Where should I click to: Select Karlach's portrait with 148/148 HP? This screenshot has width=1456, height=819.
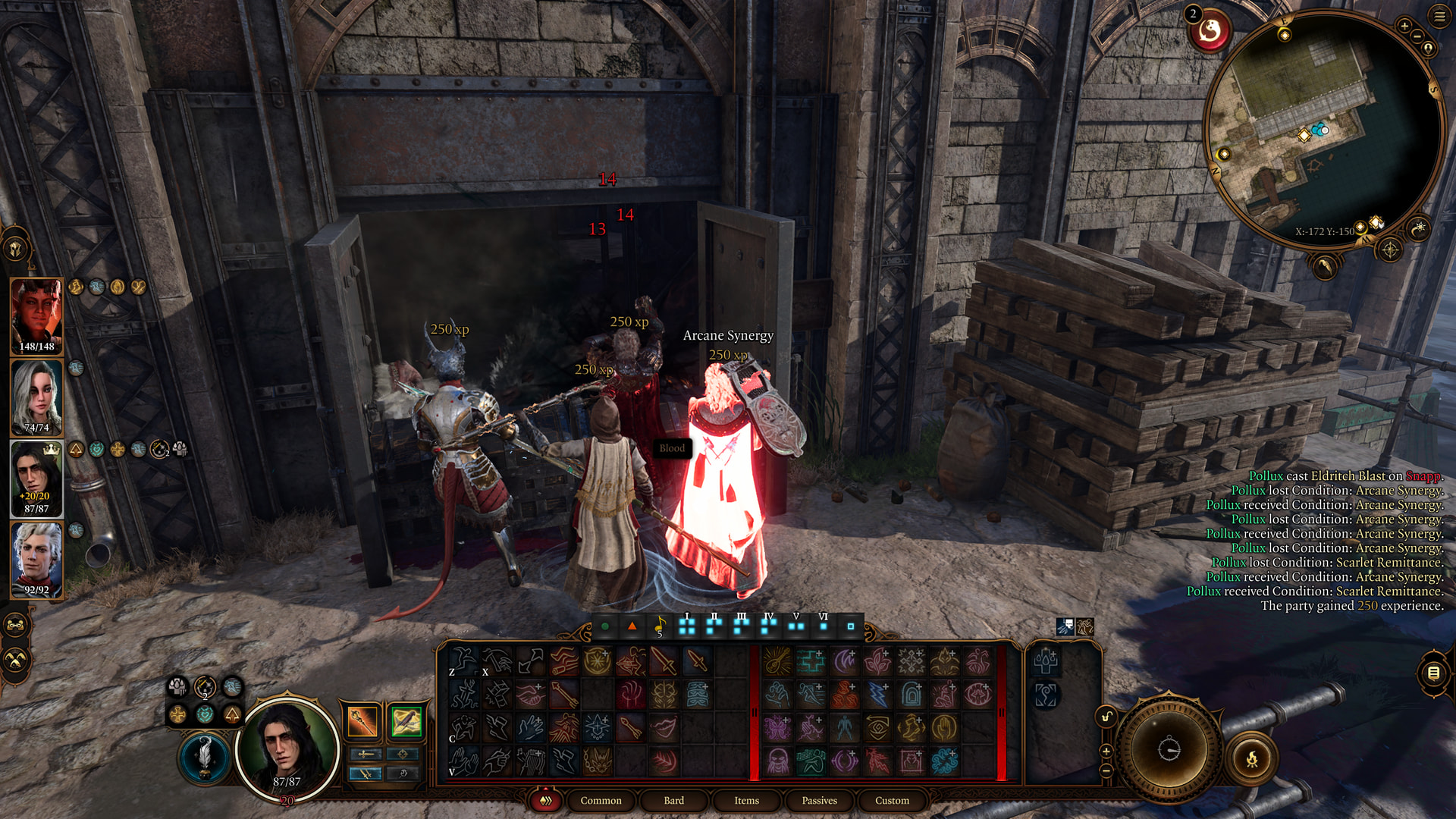click(36, 315)
